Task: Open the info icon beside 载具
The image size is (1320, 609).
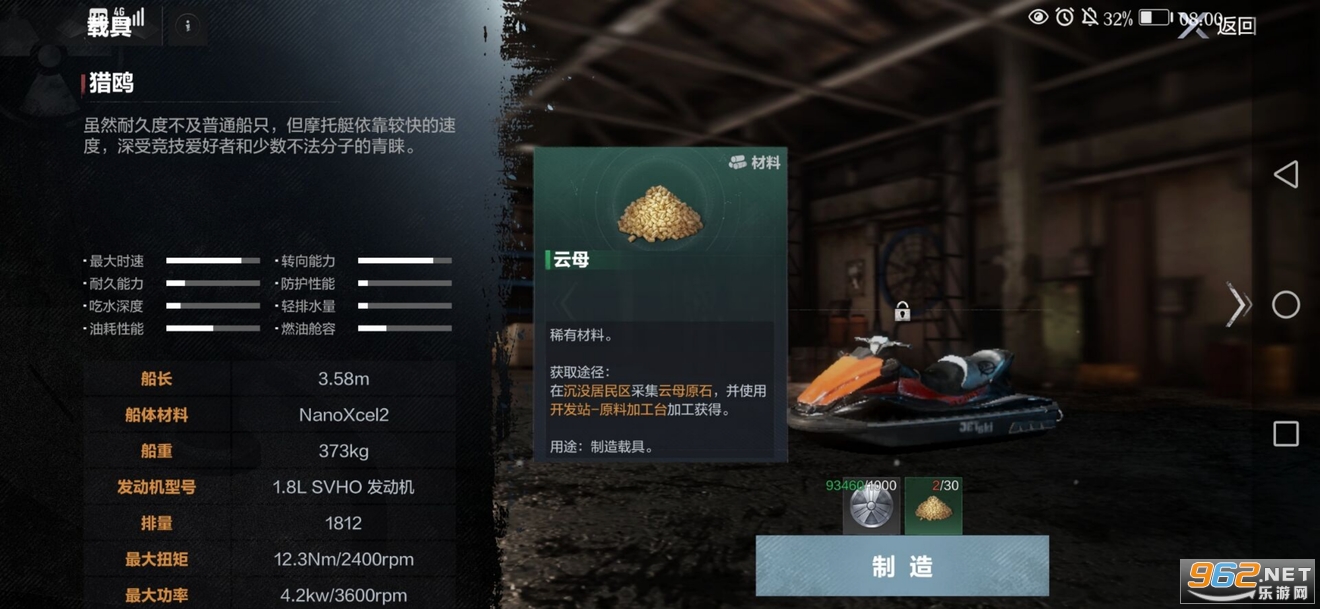Action: [x=187, y=26]
